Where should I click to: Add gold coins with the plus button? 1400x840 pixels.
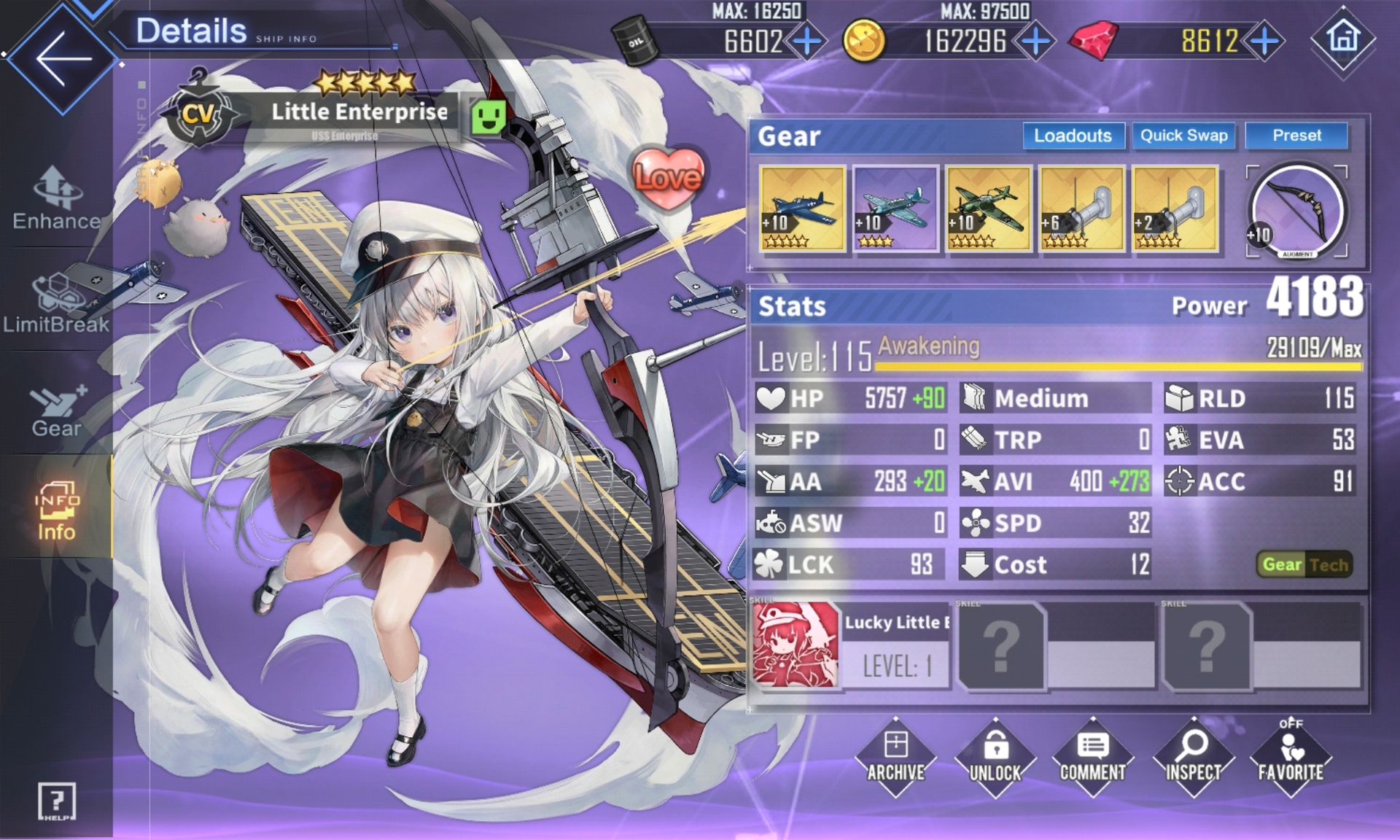click(1035, 41)
